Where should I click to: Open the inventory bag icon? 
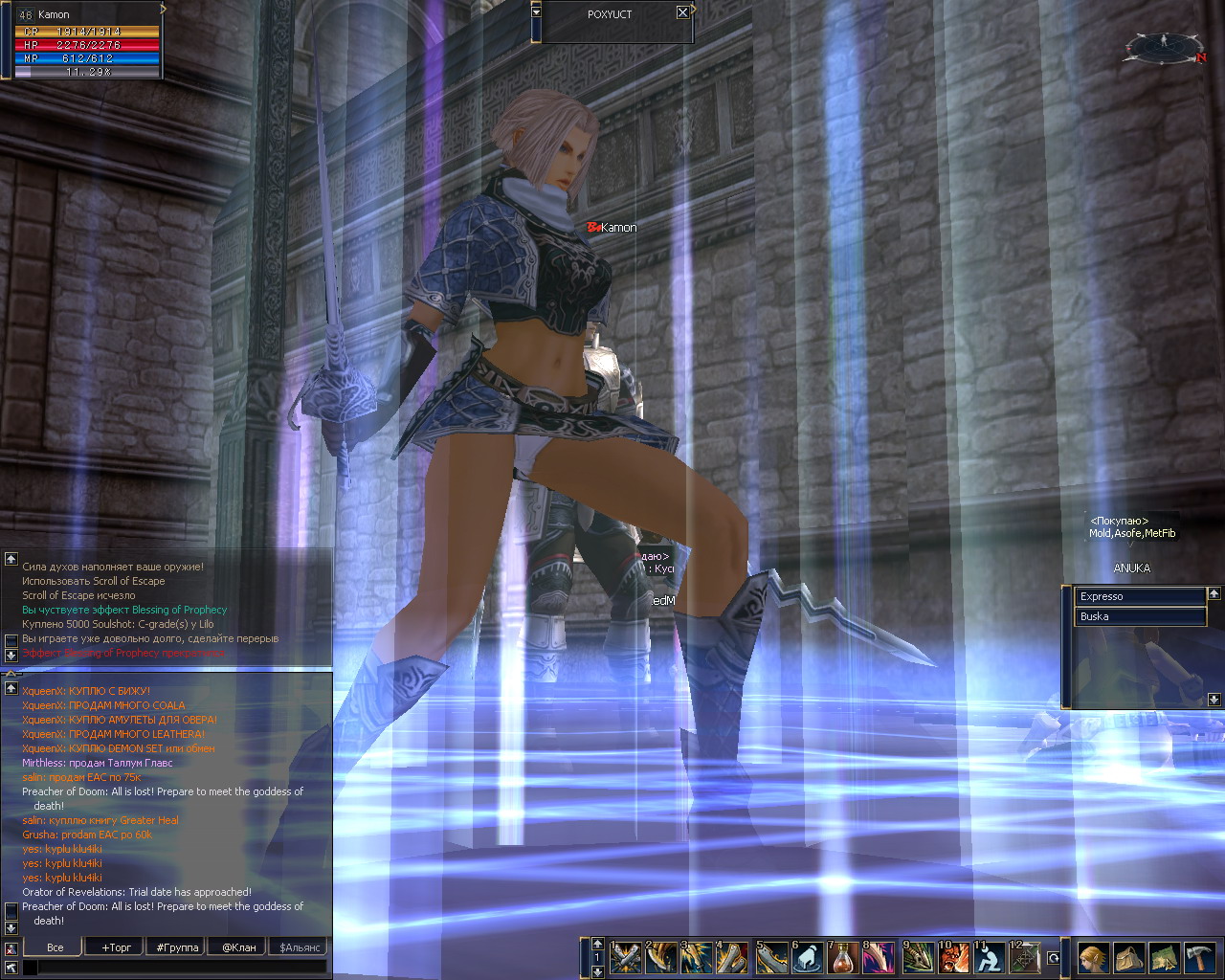[x=1129, y=957]
